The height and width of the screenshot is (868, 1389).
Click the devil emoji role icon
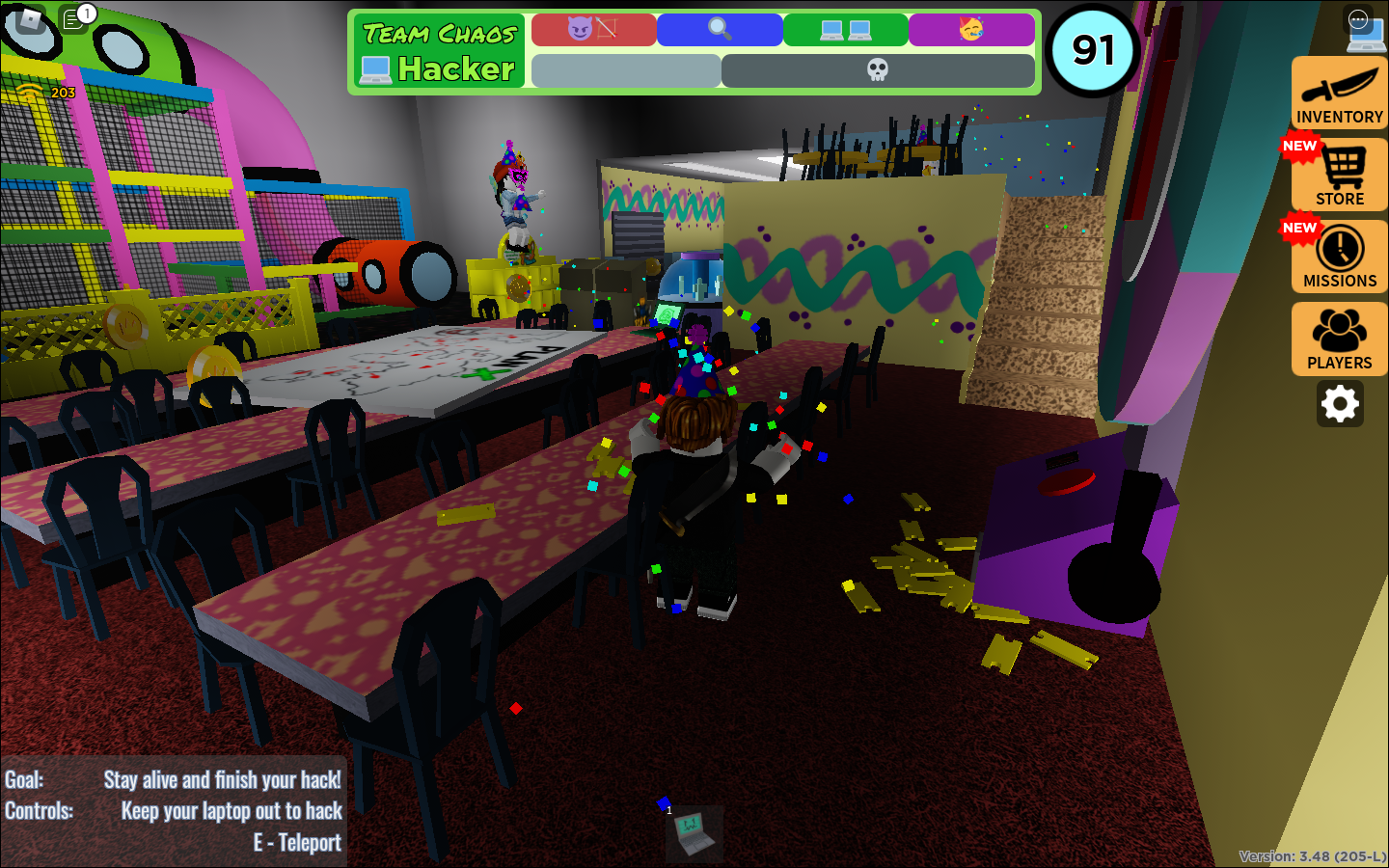(592, 29)
